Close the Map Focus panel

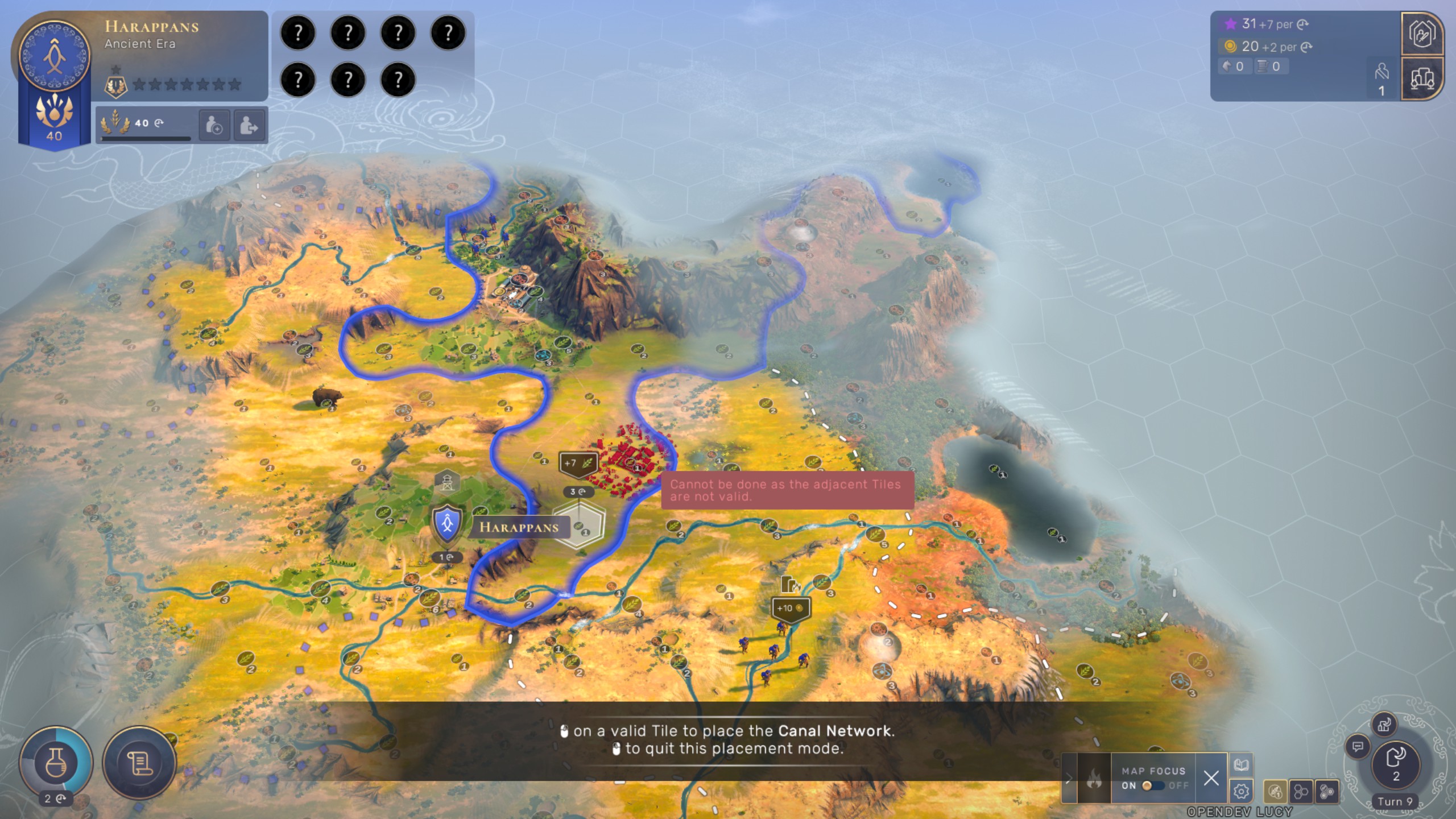point(1211,777)
